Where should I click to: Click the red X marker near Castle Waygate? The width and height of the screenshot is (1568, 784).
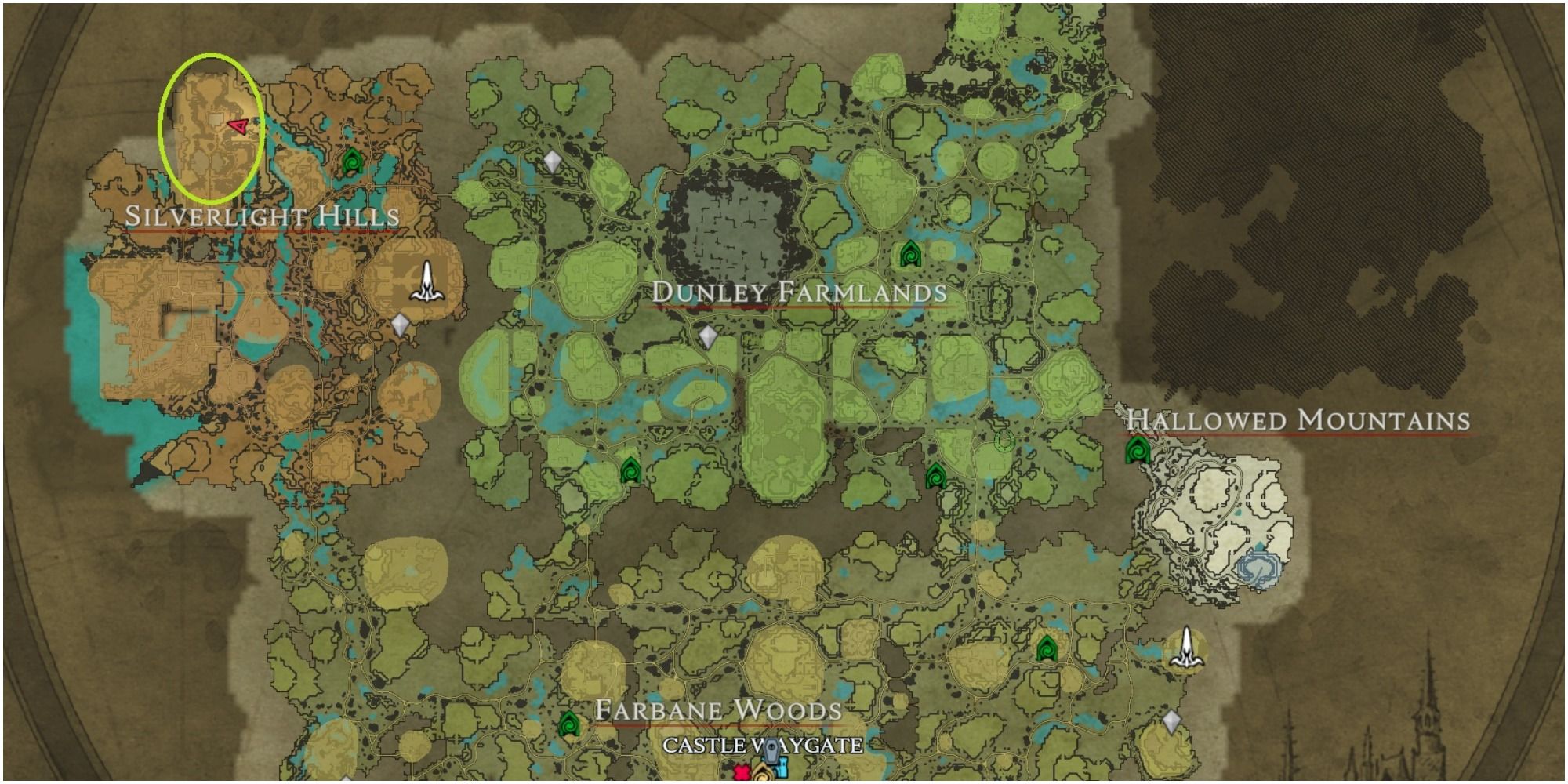tap(741, 773)
